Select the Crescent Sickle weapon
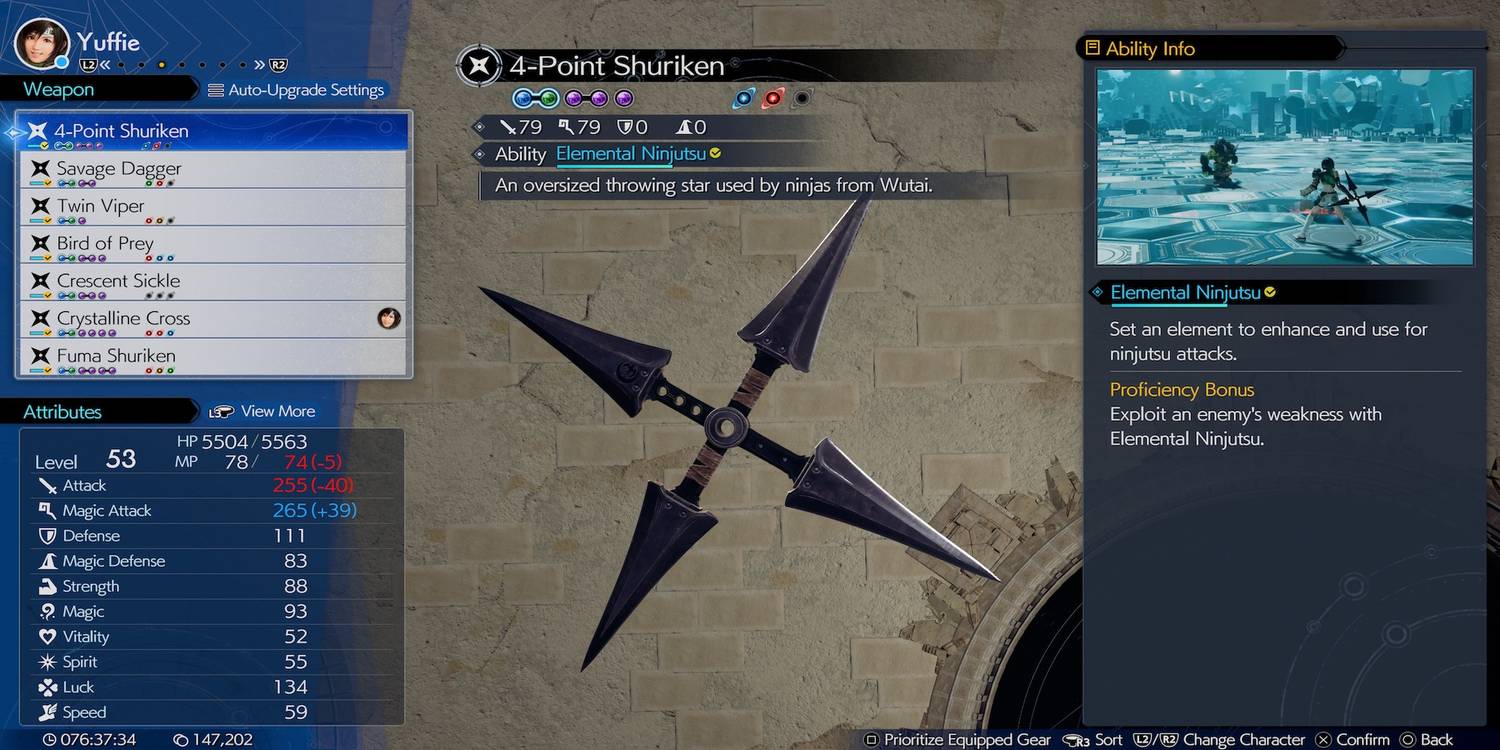This screenshot has height=750, width=1500. (x=212, y=281)
